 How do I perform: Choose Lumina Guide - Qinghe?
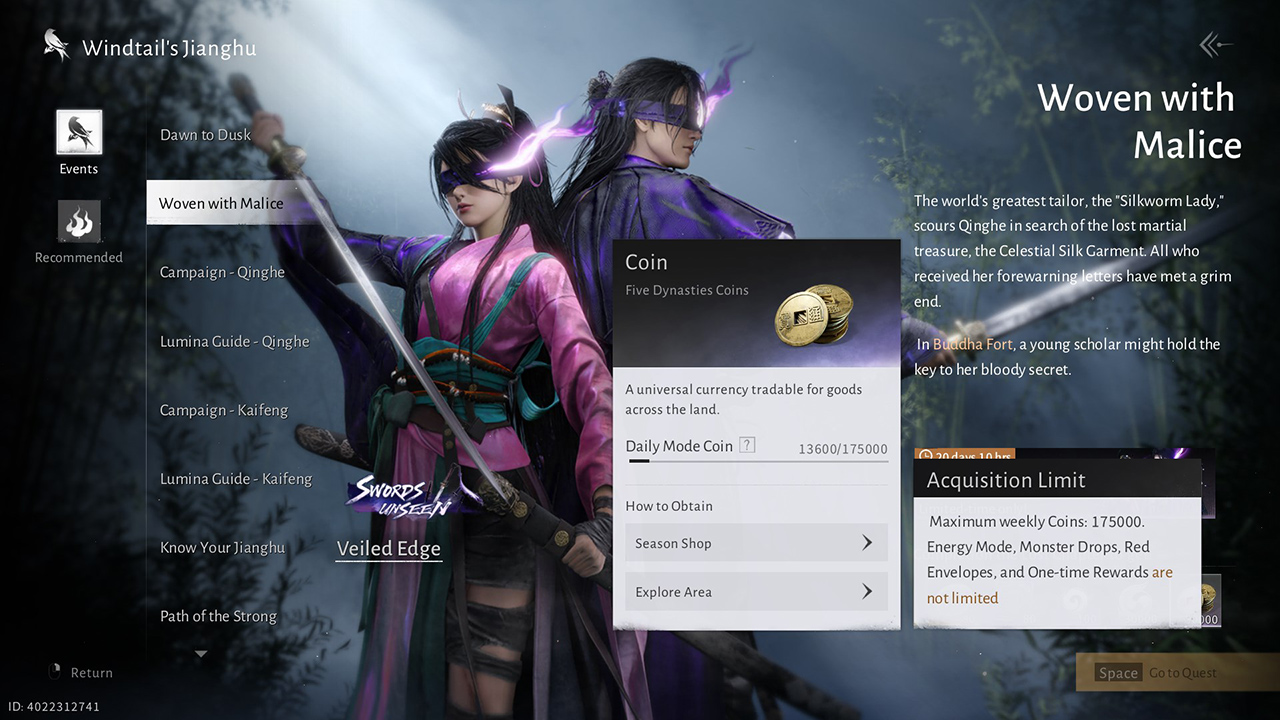pos(234,341)
